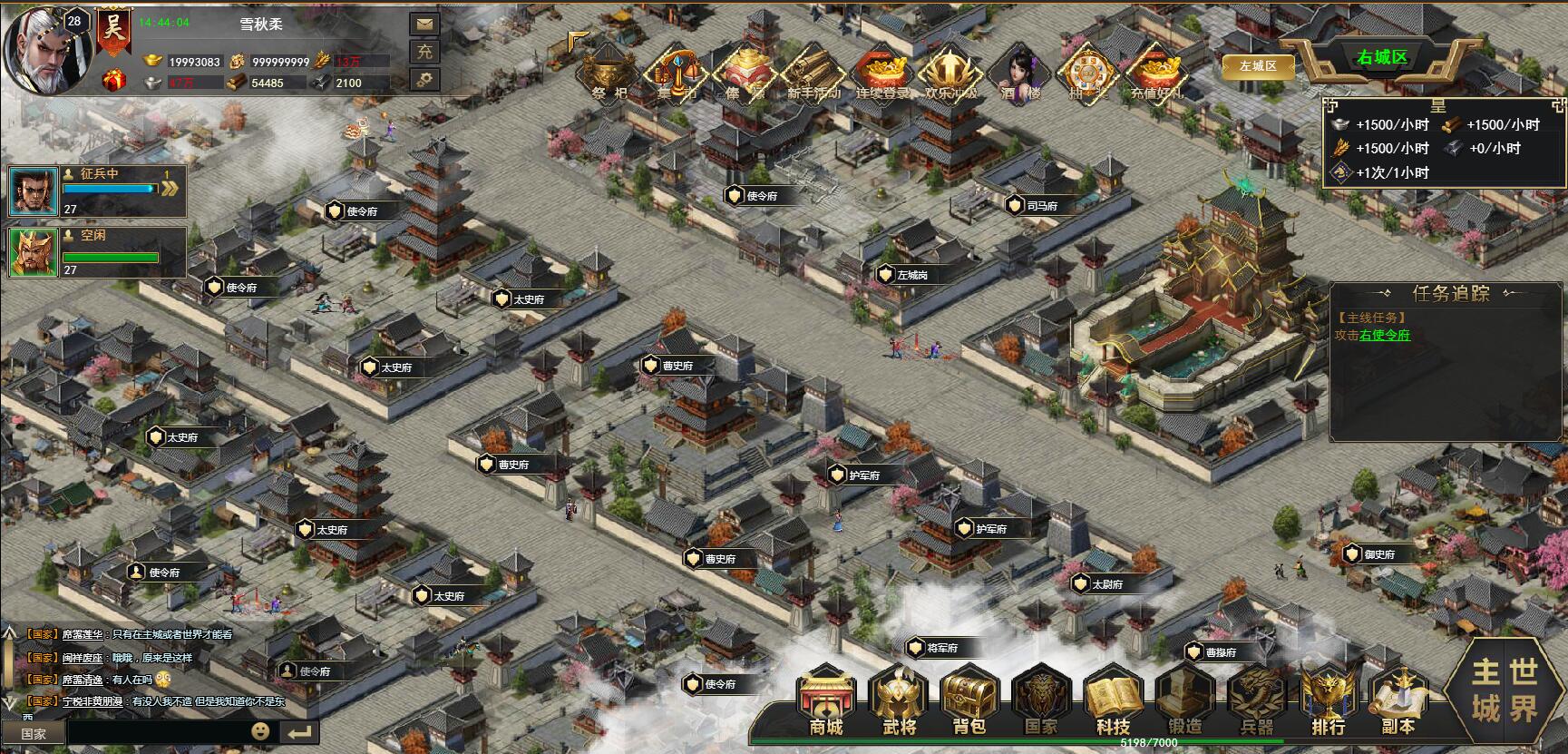
Task: Open the 武将 generals menu
Action: click(x=898, y=701)
